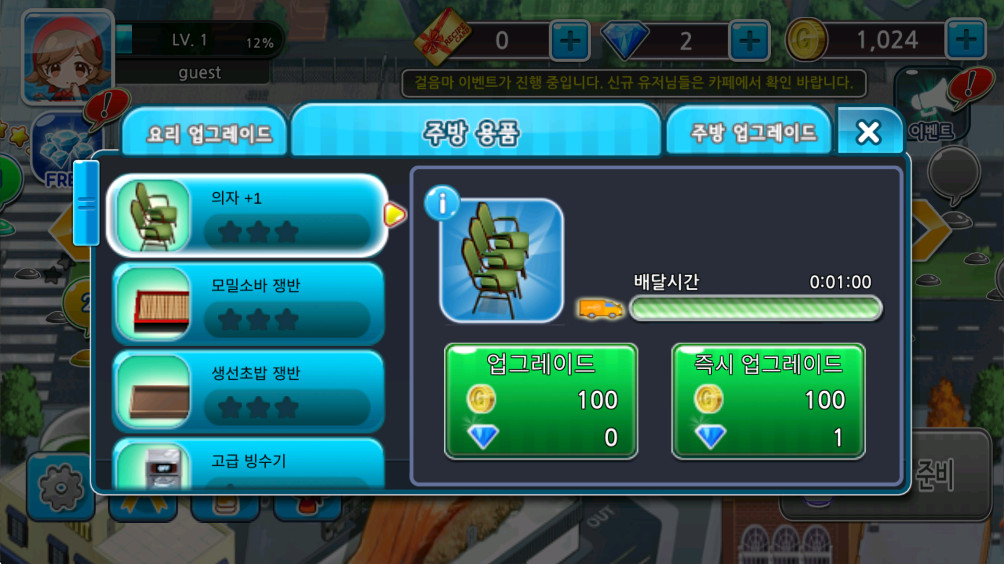Select the 고급 빙수기 list item
The width and height of the screenshot is (1004, 564).
(x=247, y=464)
